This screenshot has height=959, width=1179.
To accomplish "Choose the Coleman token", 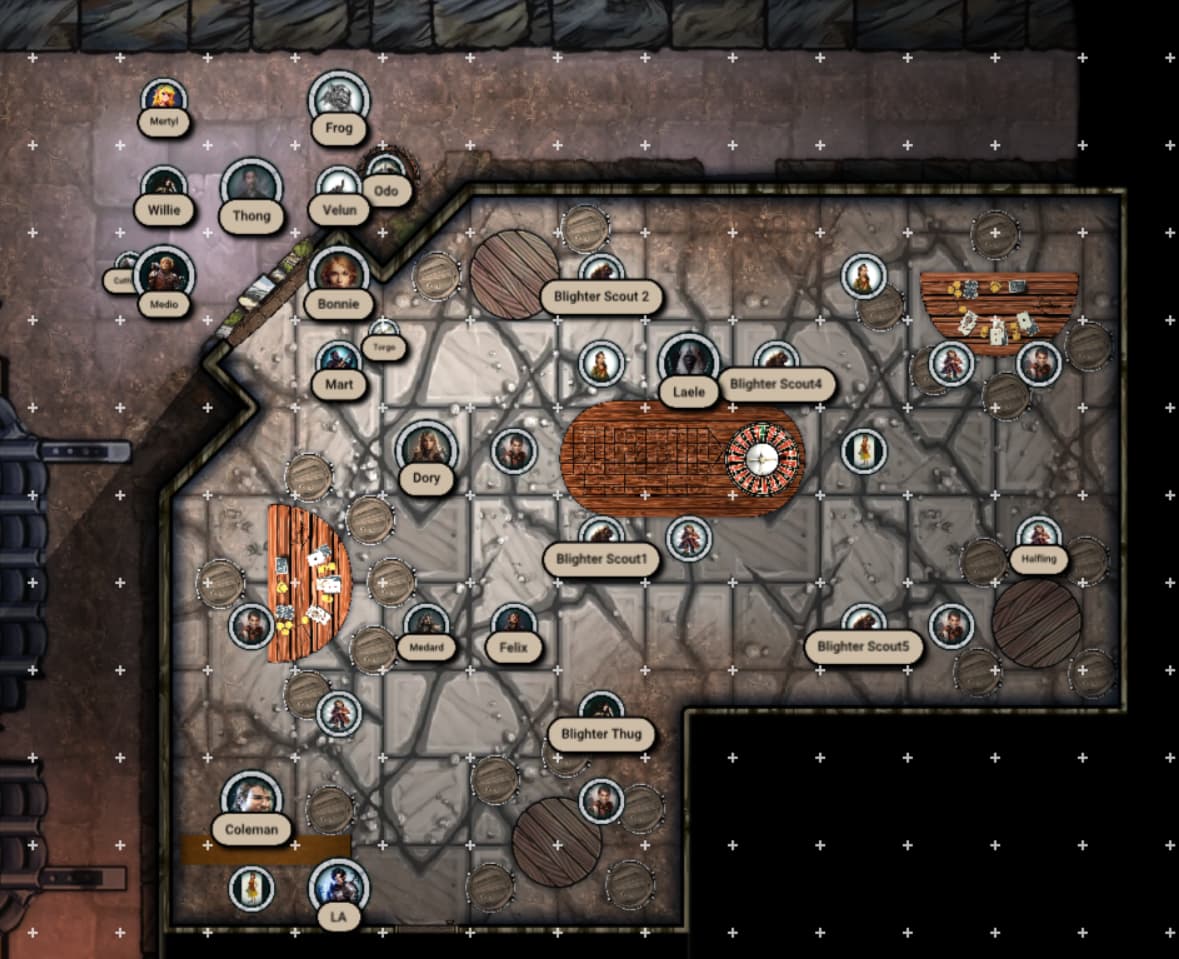I will coord(251,799).
